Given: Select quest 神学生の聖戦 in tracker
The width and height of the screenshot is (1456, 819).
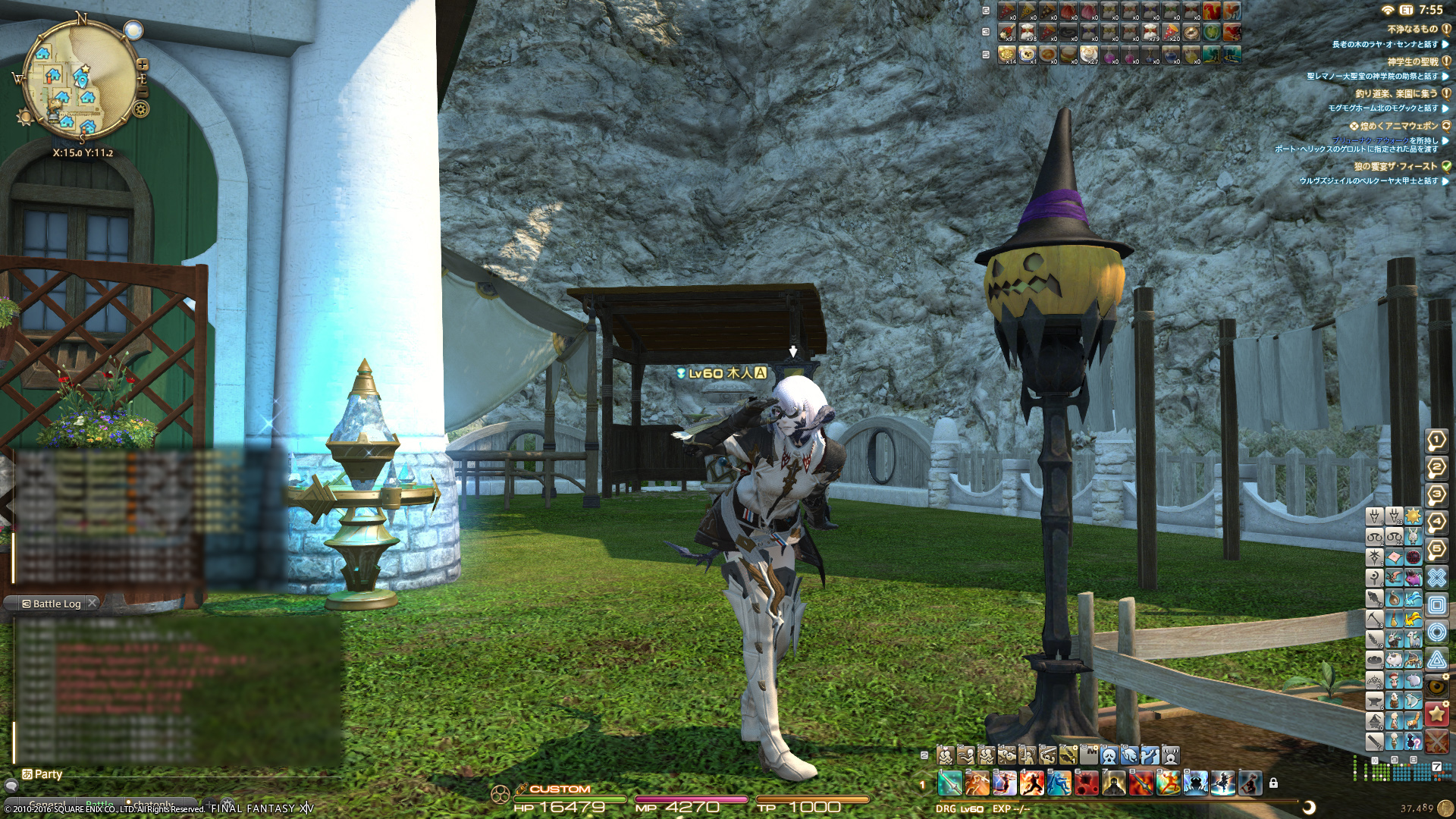Looking at the screenshot, I should click(x=1412, y=61).
